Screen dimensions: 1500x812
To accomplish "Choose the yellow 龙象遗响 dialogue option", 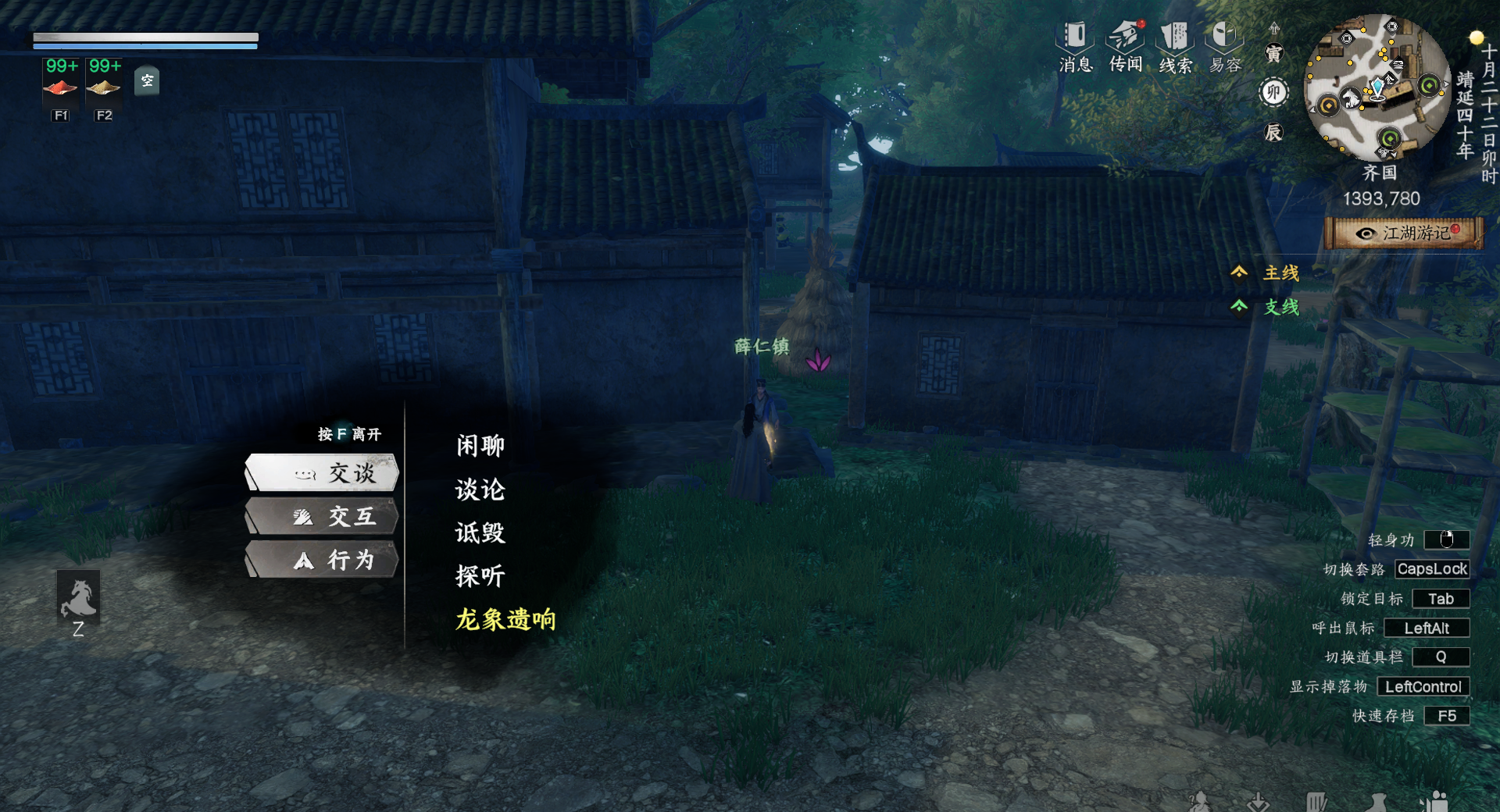I will (505, 620).
